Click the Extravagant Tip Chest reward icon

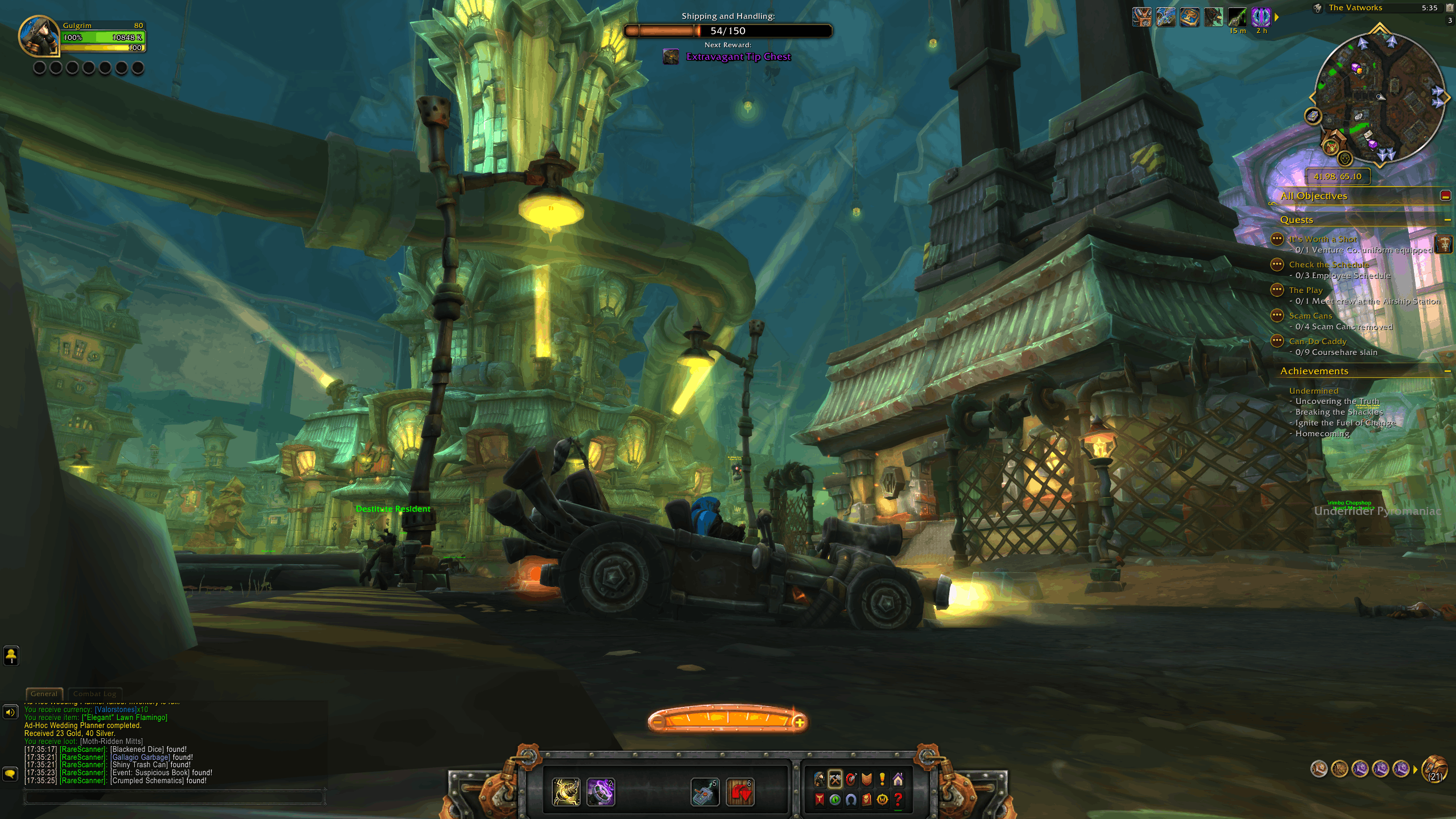[671, 57]
